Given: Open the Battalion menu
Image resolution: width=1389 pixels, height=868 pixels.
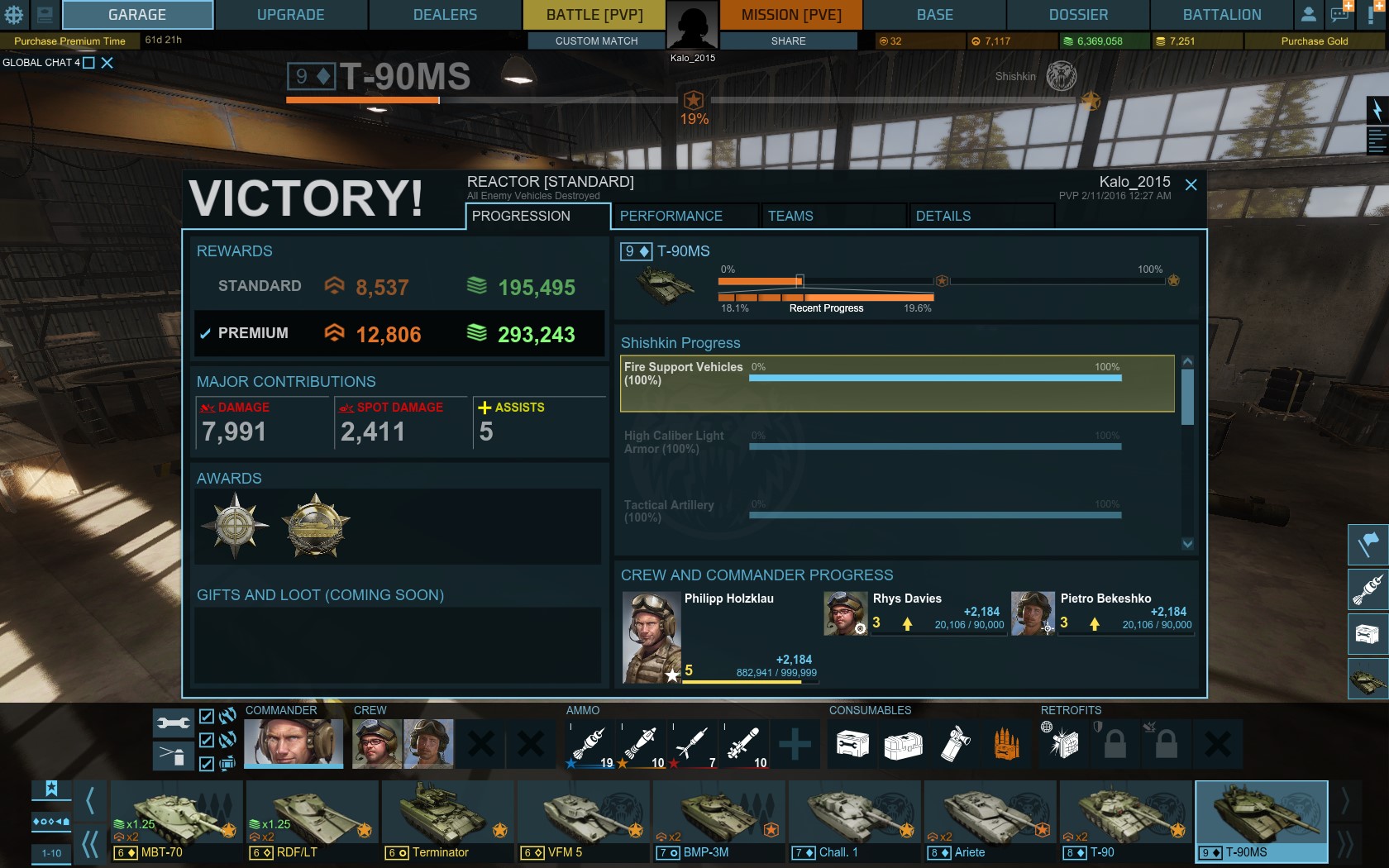Looking at the screenshot, I should pos(1221,15).
